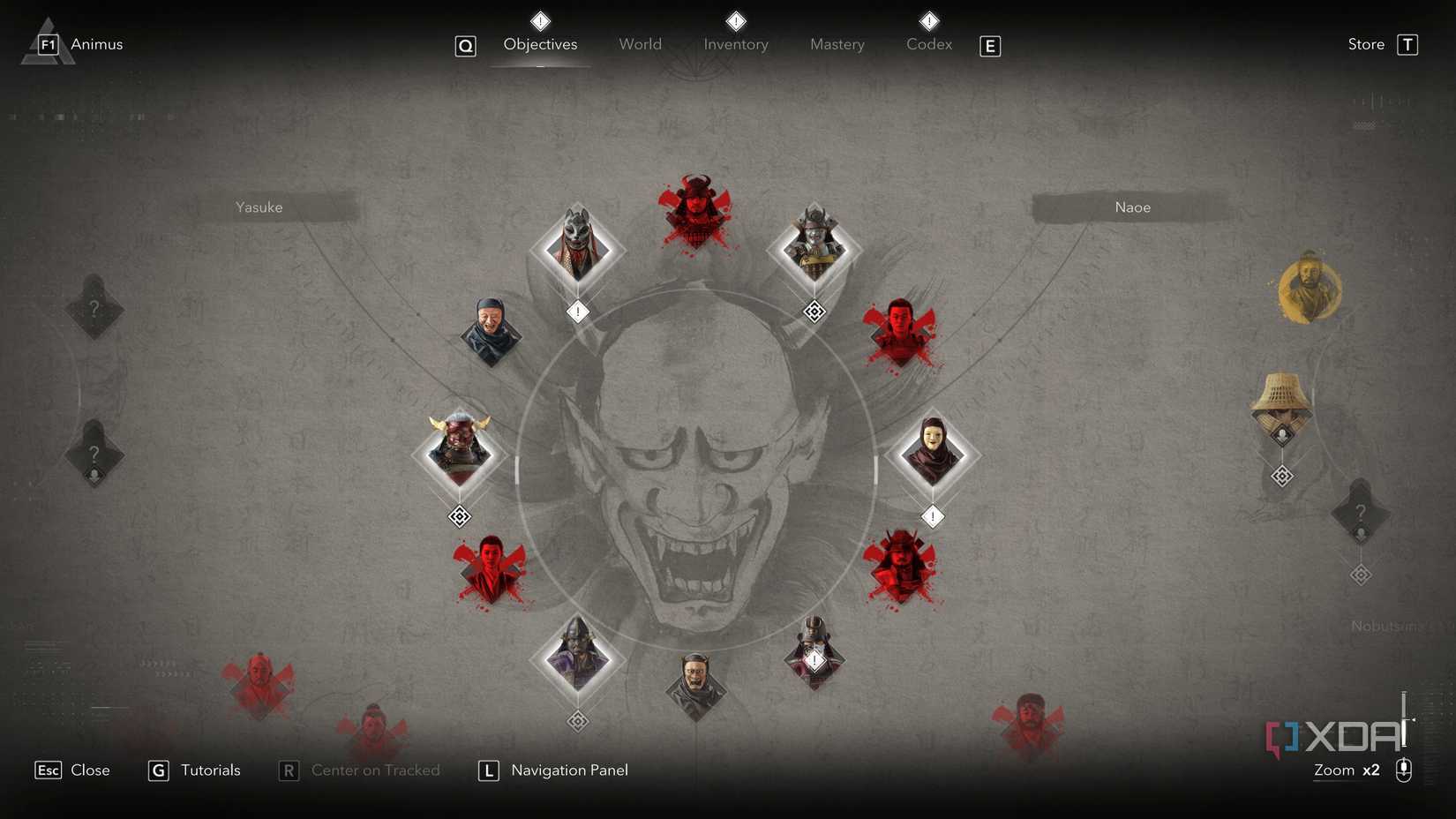
Task: Click the gold-circled ally portrait top right
Action: (x=1308, y=289)
